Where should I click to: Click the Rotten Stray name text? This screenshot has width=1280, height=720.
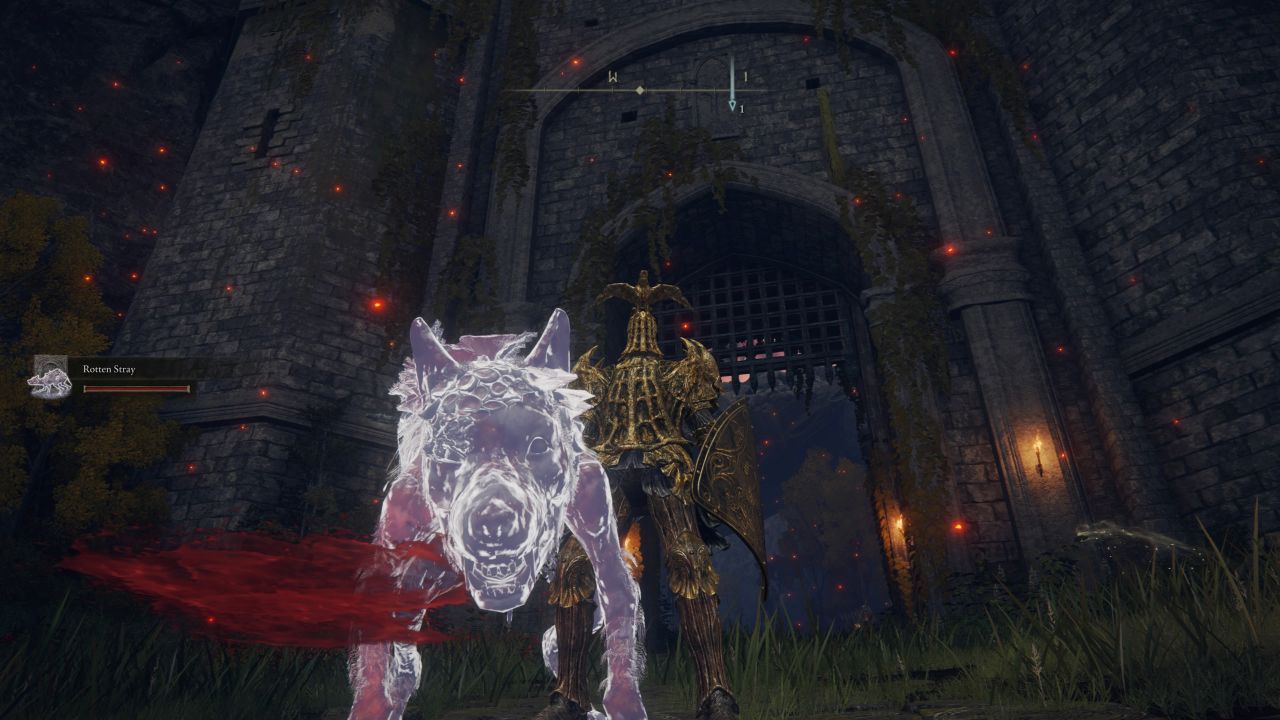[108, 370]
